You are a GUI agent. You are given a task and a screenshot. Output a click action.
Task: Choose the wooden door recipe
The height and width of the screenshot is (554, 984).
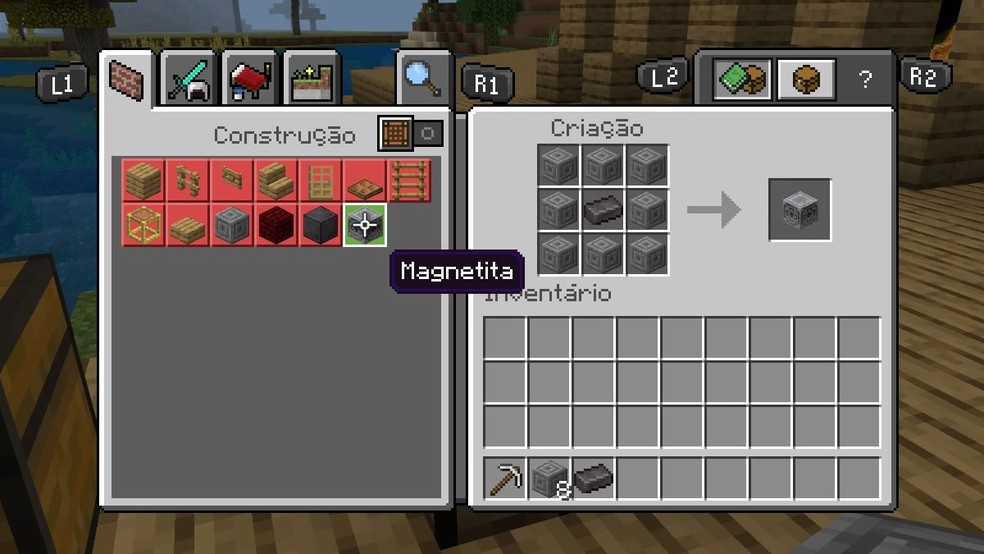coord(319,180)
